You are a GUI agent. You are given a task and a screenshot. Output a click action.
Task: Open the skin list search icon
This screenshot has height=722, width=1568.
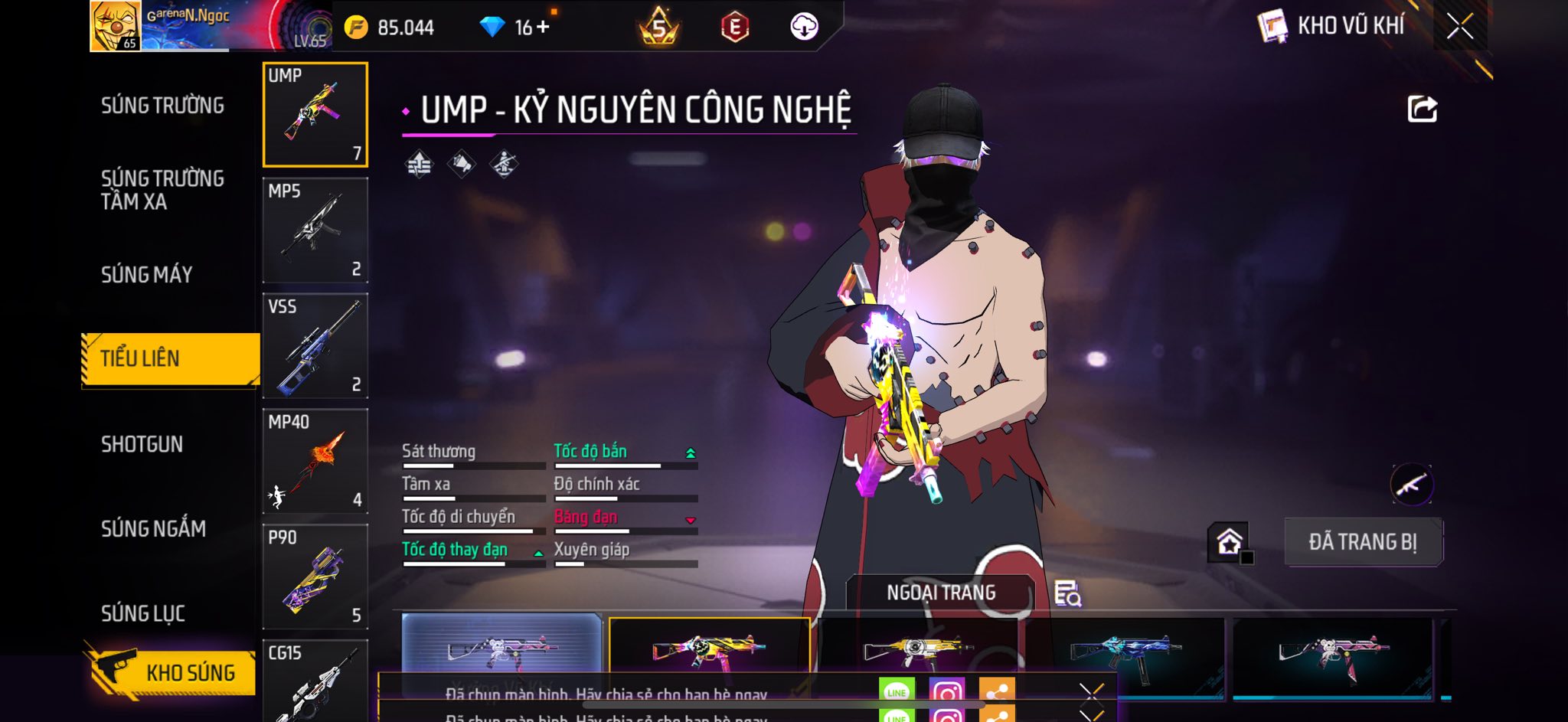tap(1067, 594)
